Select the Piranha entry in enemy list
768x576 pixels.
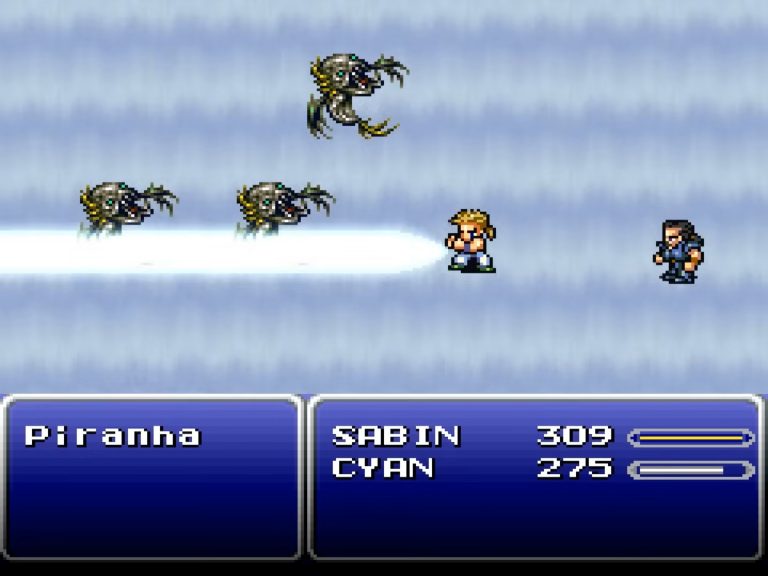tap(112, 436)
